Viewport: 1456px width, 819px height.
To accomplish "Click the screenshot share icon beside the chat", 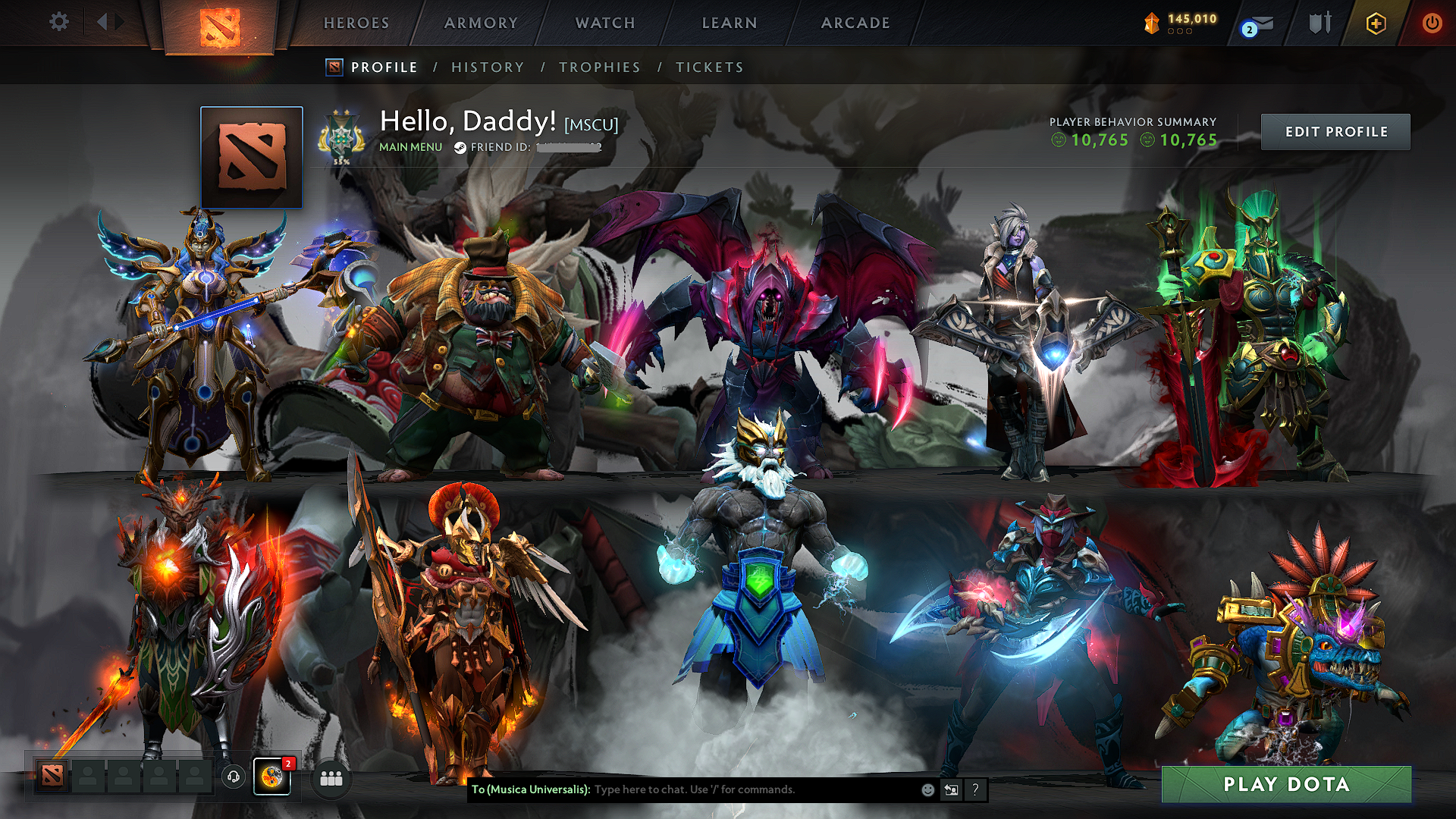I will 951,789.
